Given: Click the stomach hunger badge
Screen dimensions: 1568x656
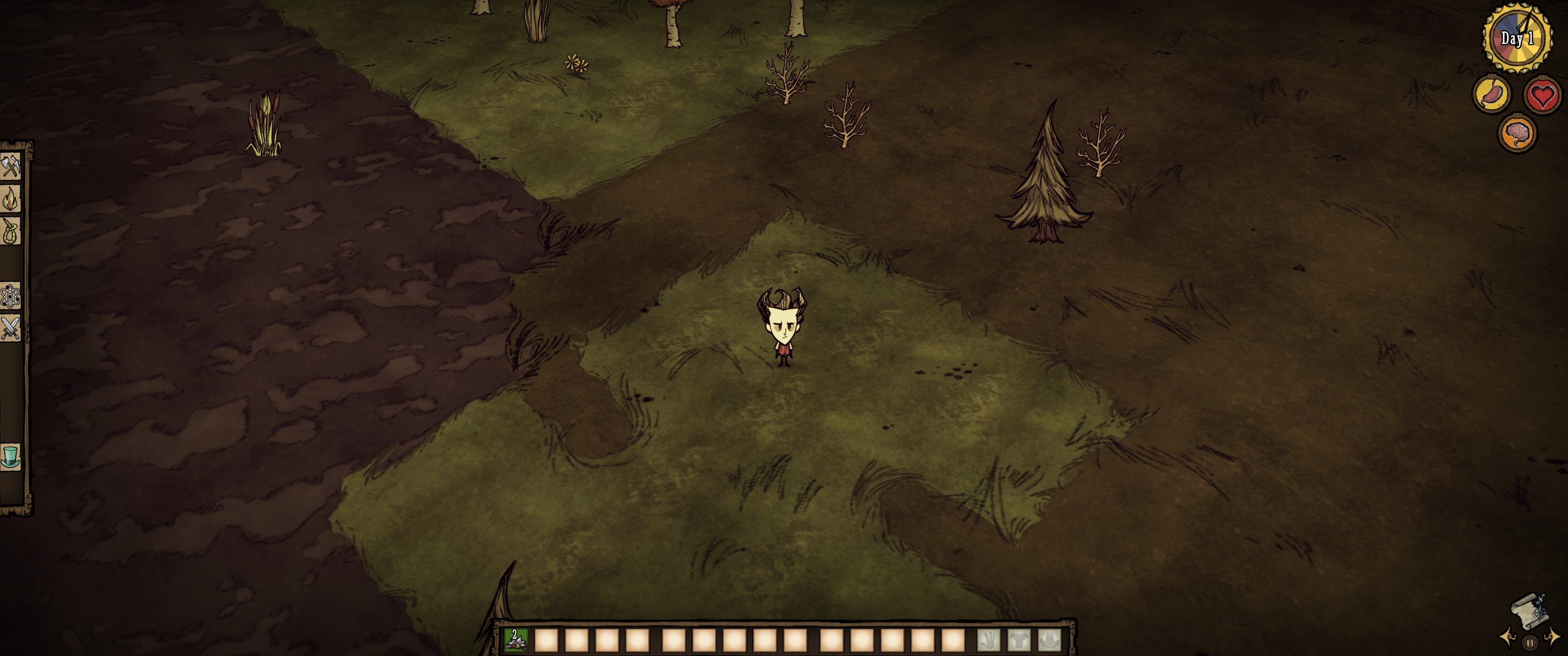Looking at the screenshot, I should pos(1491,94).
